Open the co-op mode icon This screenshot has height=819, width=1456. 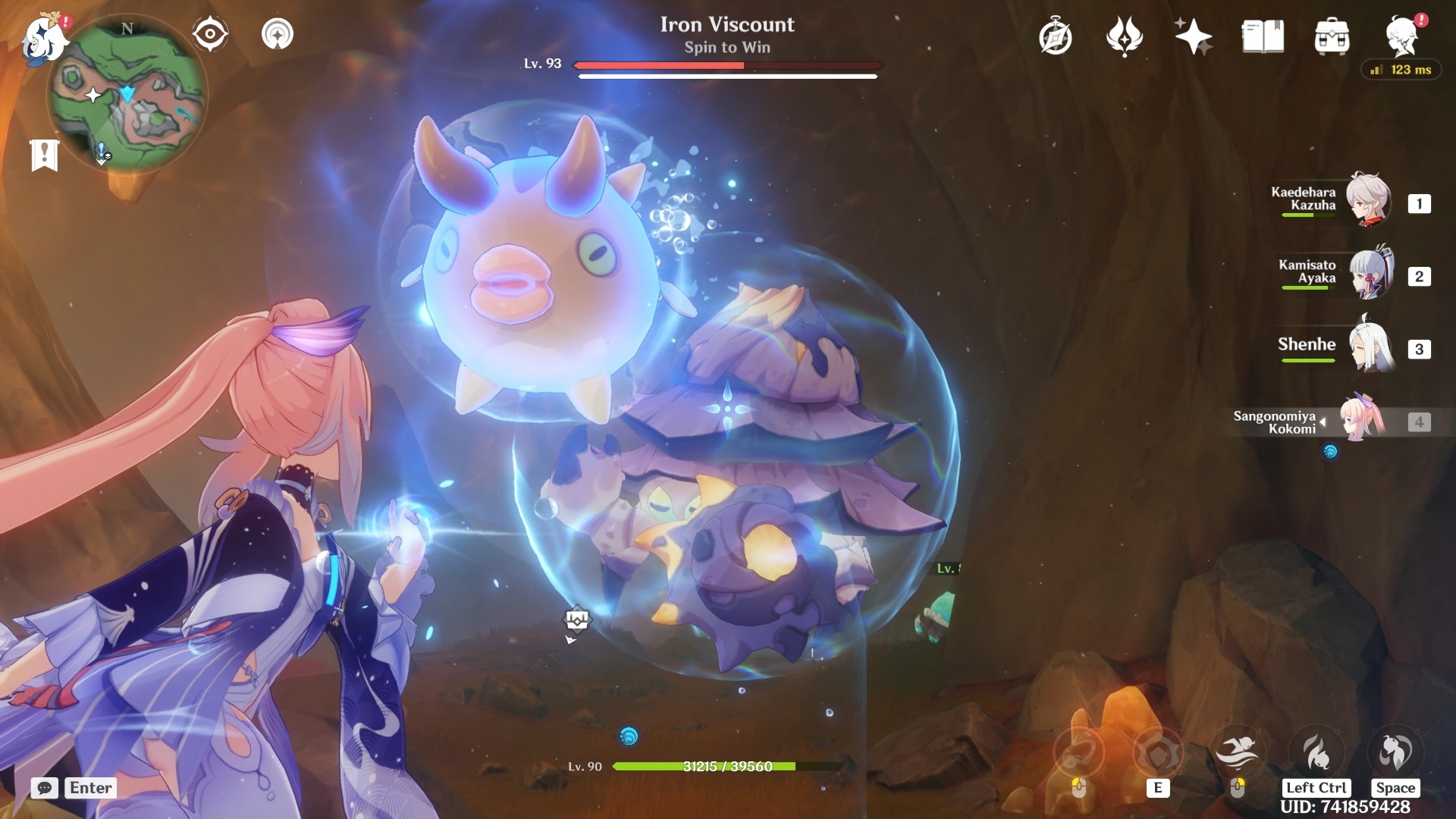(x=278, y=34)
